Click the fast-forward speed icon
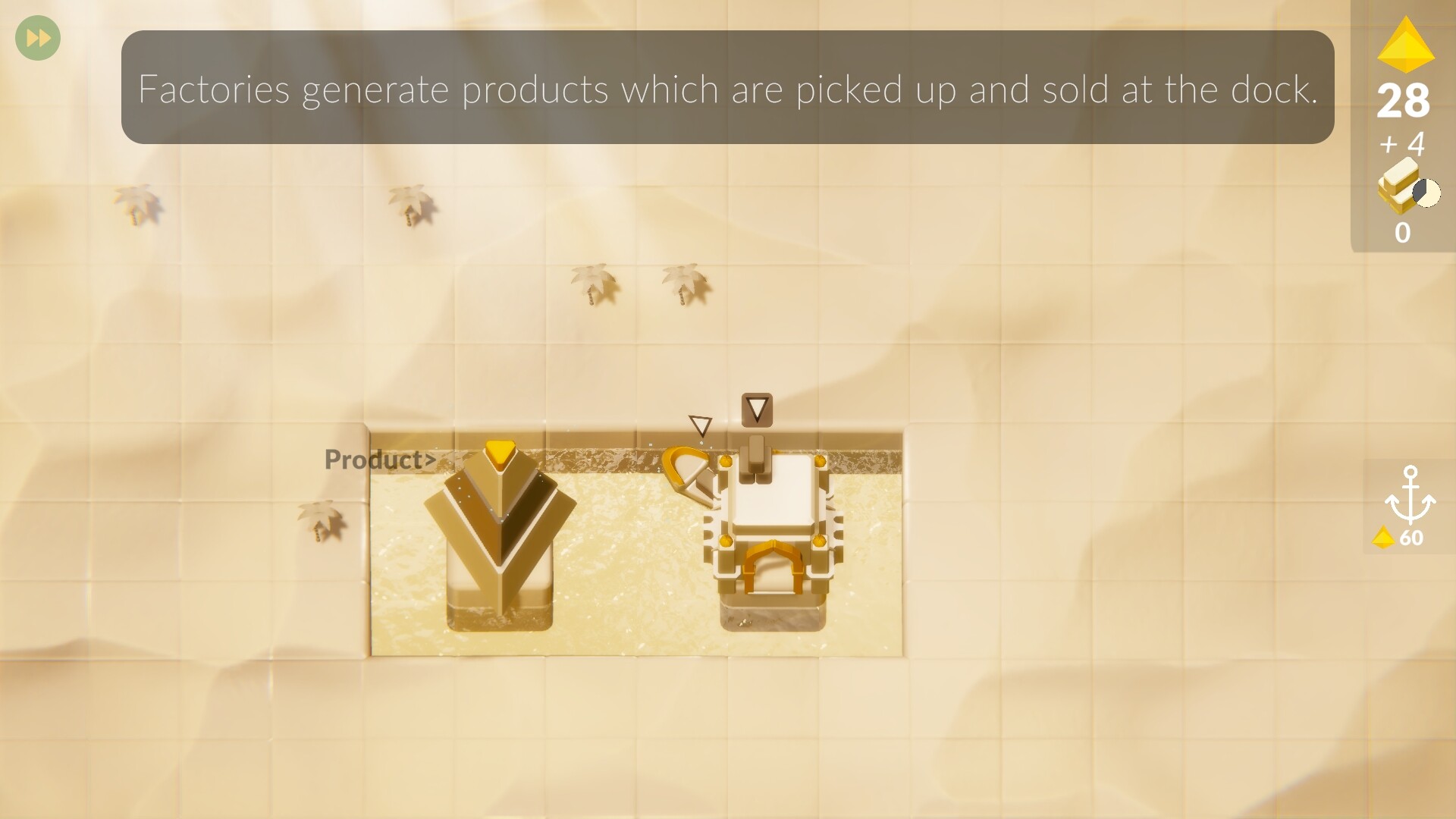The height and width of the screenshot is (819, 1456). [36, 37]
